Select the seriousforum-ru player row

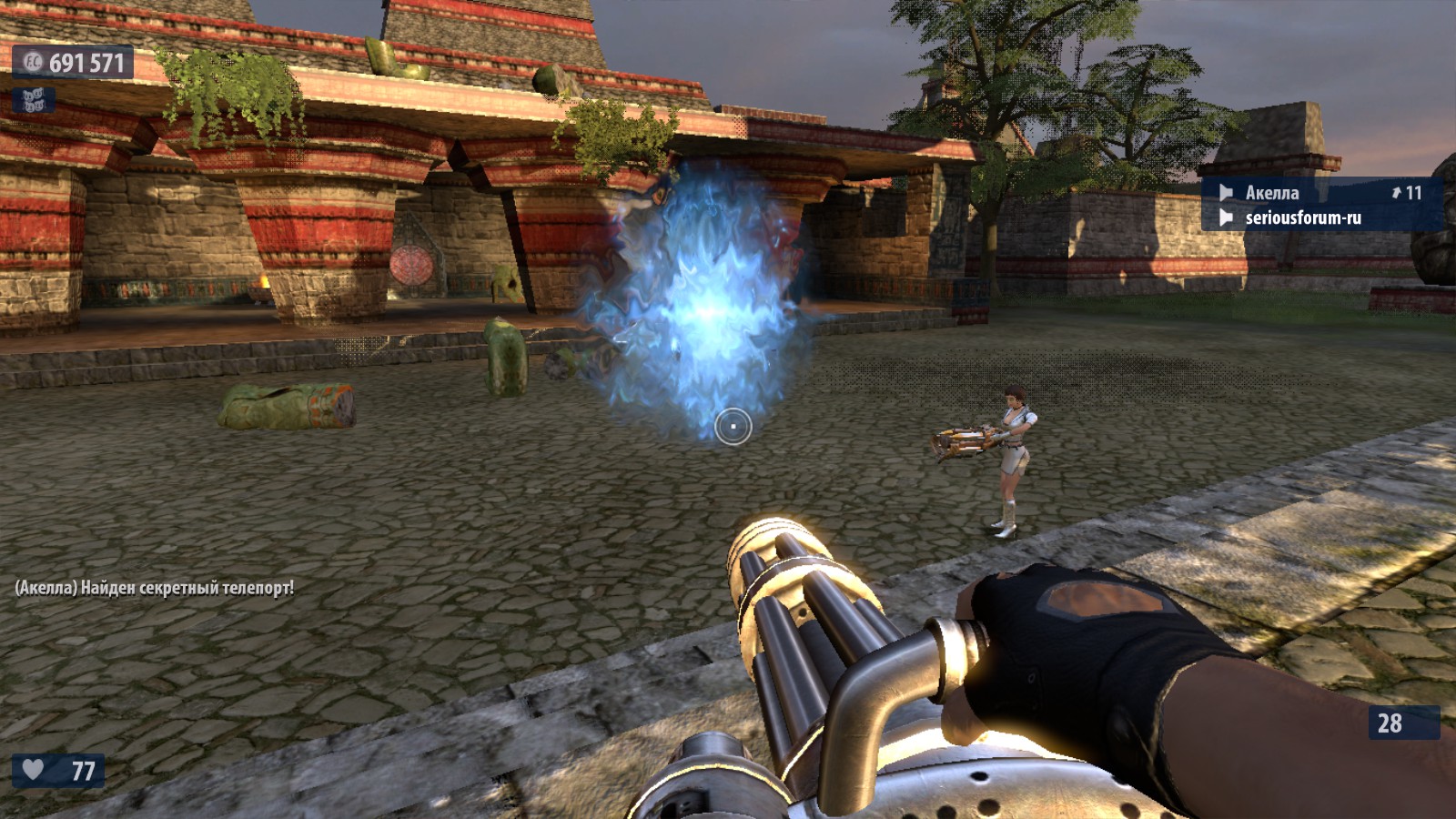[1302, 217]
